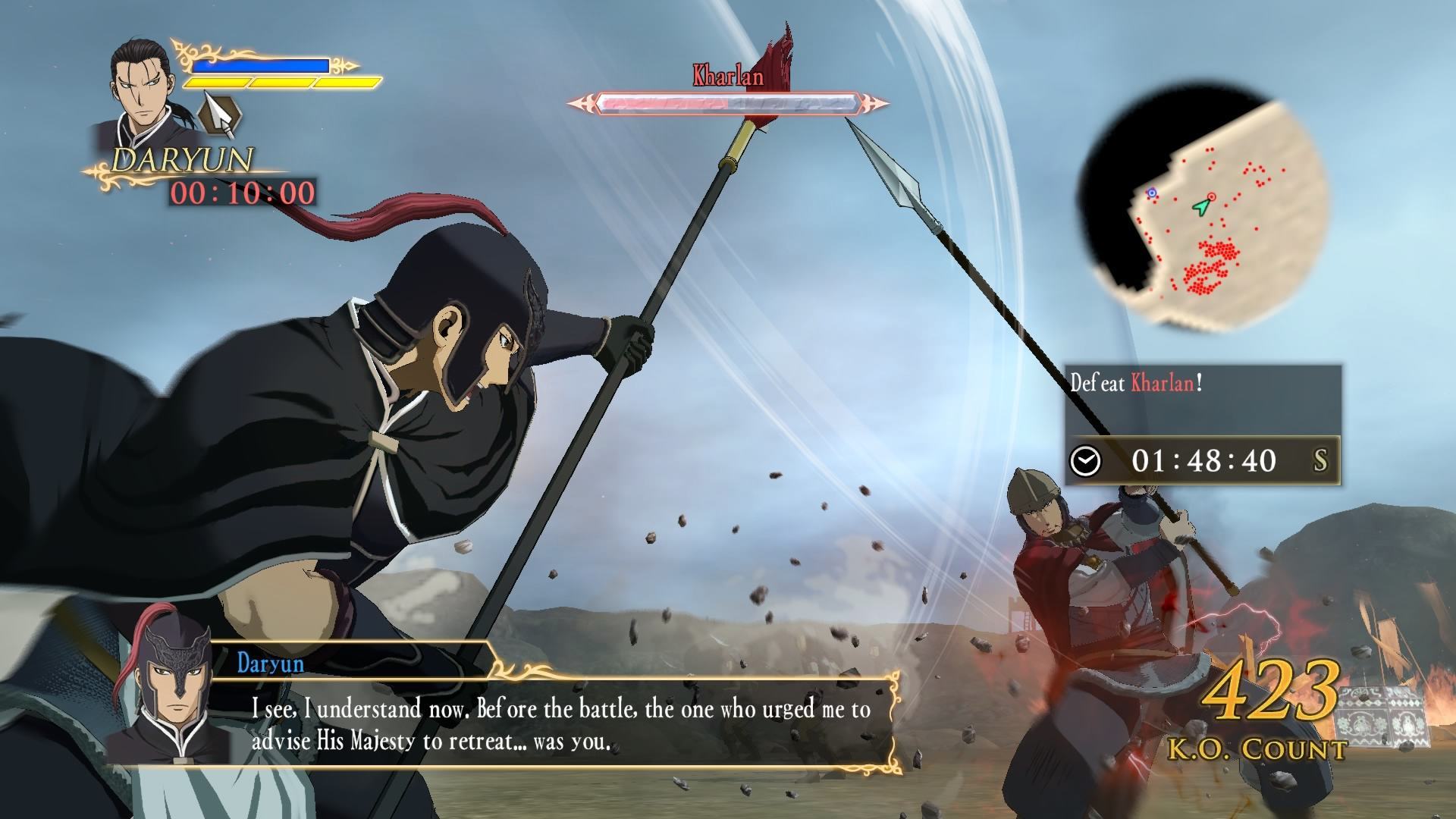The image size is (1456, 819).
Task: Open the Defeat Kharlan objective panel
Action: click(x=1203, y=424)
